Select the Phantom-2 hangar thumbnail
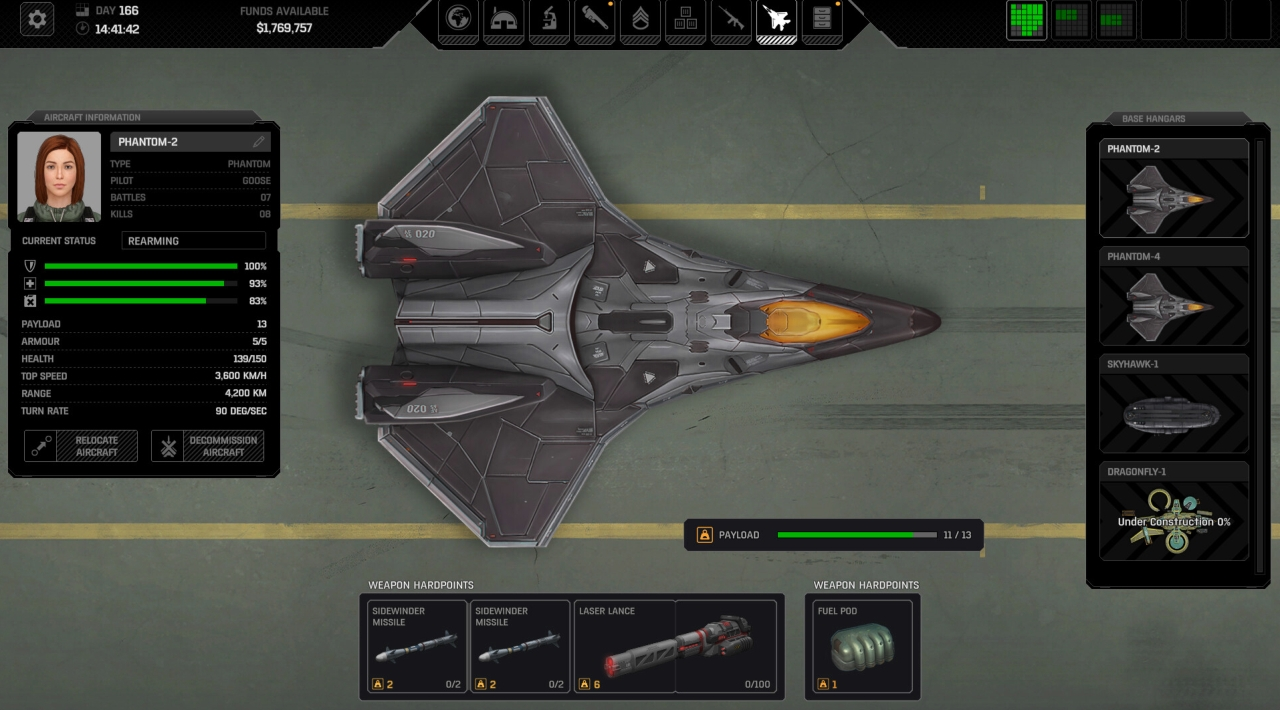1280x710 pixels. pos(1174,190)
